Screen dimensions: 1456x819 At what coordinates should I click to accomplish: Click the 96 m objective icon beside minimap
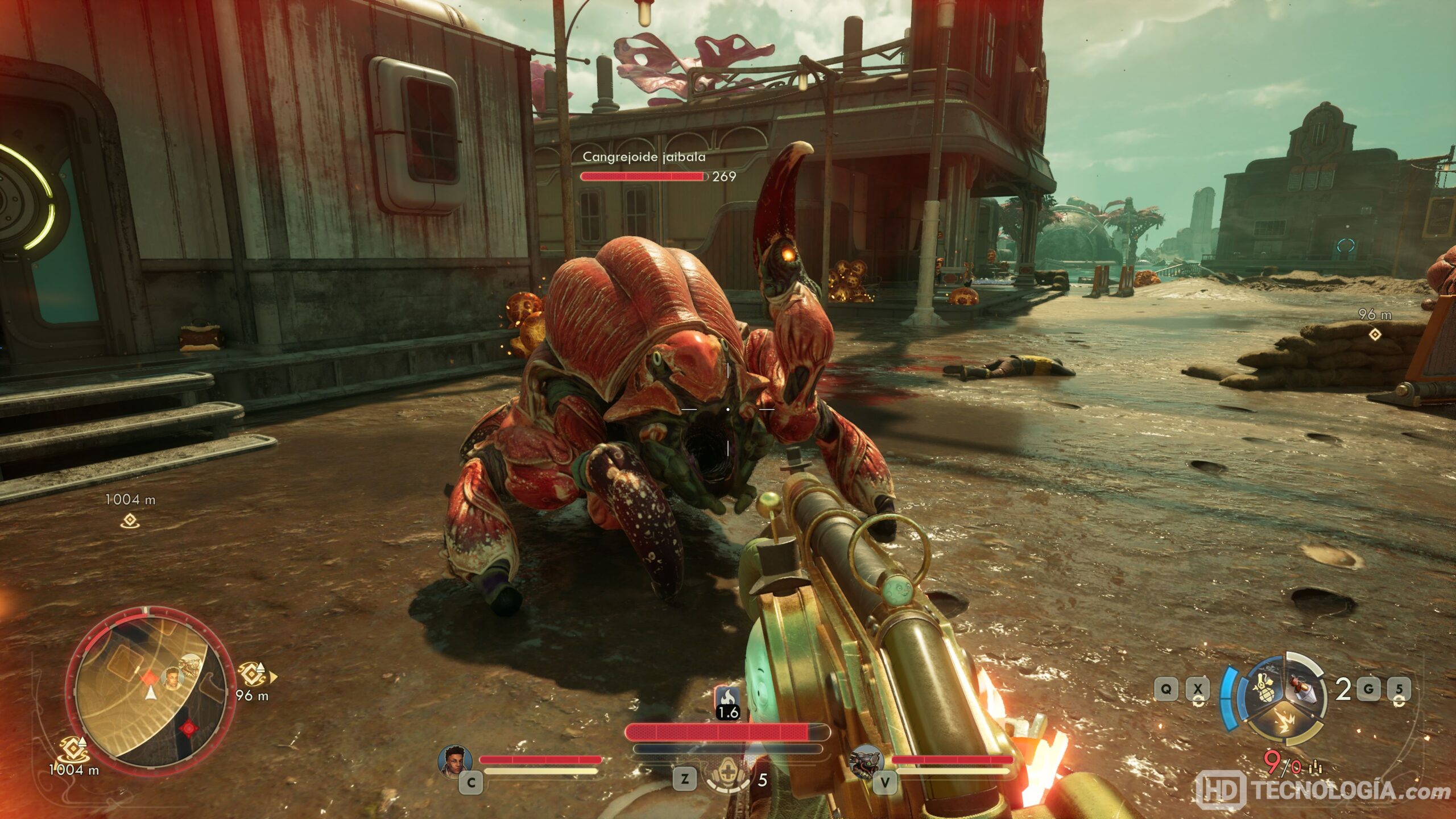[251, 675]
